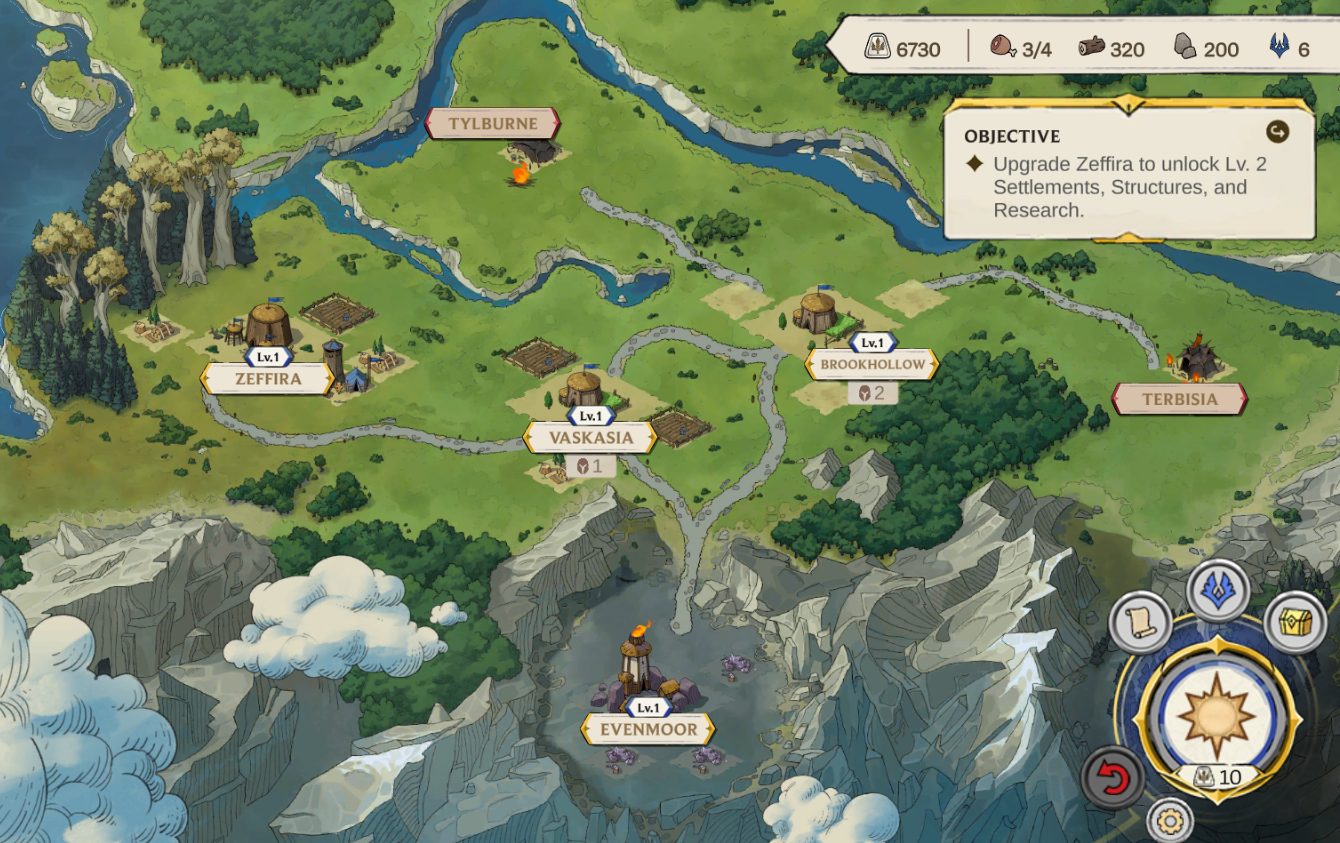The height and width of the screenshot is (843, 1340).
Task: Select the blue faction crest icon
Action: 1219,591
